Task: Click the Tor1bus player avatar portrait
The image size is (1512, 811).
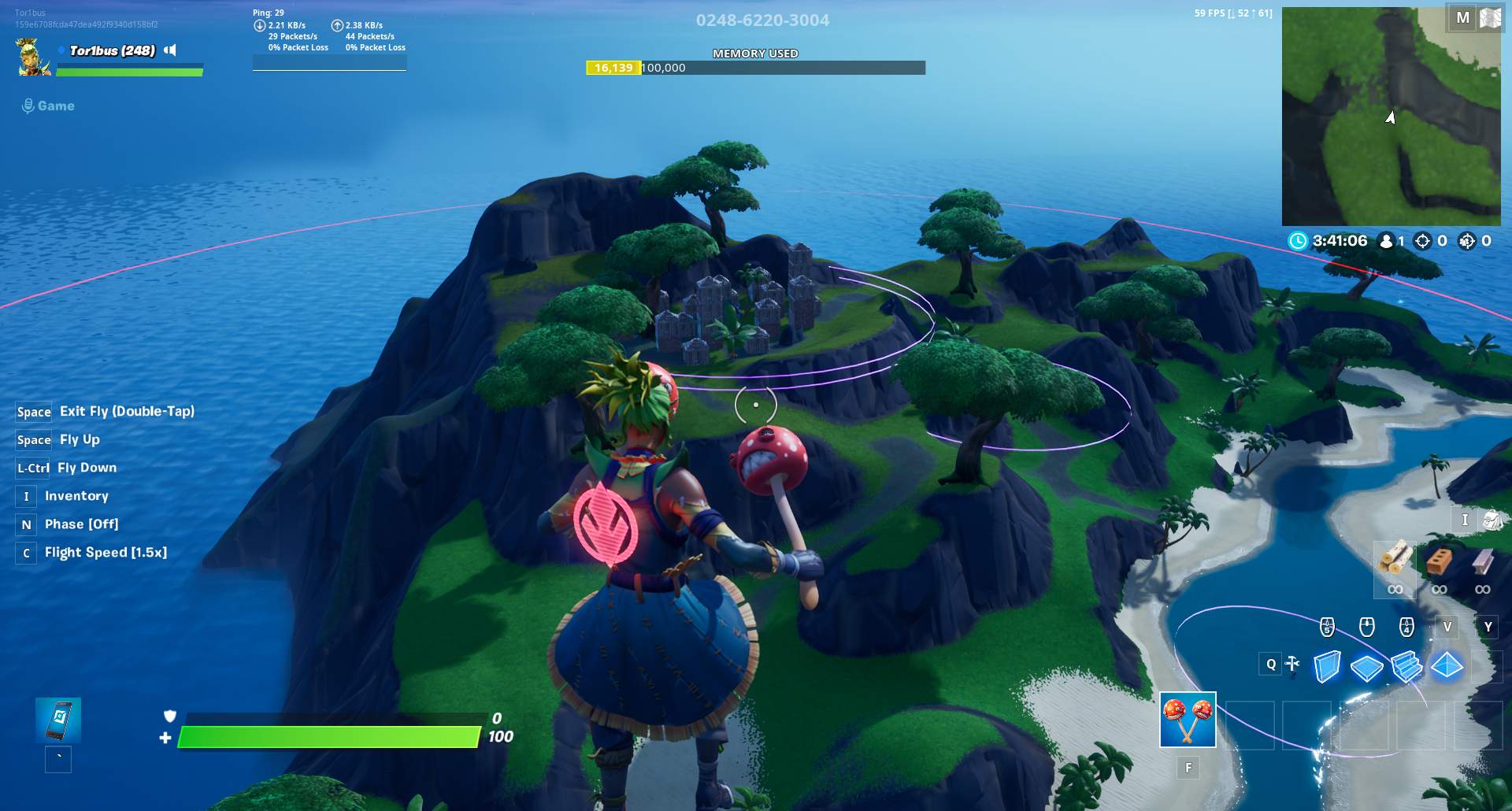Action: (x=33, y=57)
